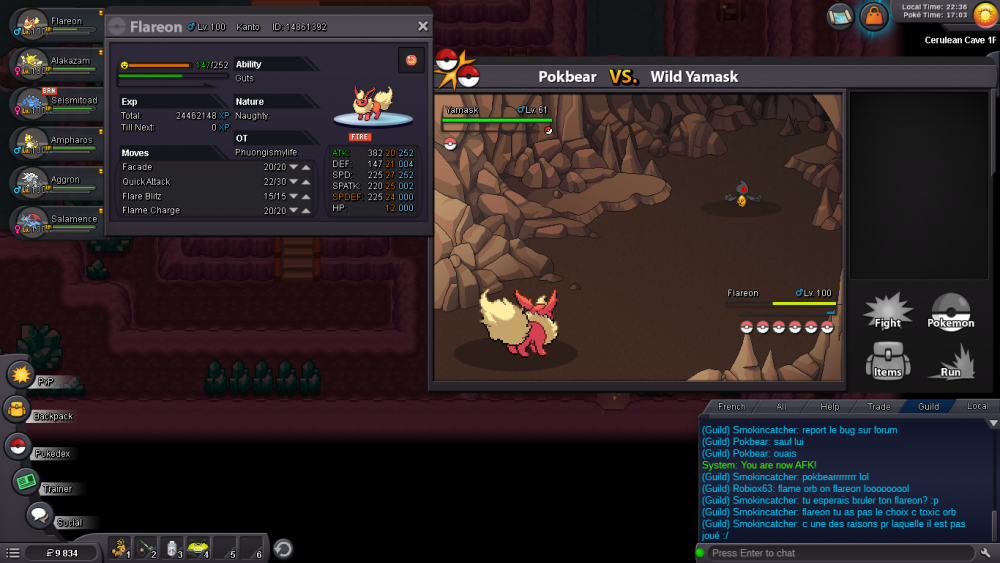Screen dimensions: 1000x563
Task: Open Items in the battle menu
Action: coord(887,360)
